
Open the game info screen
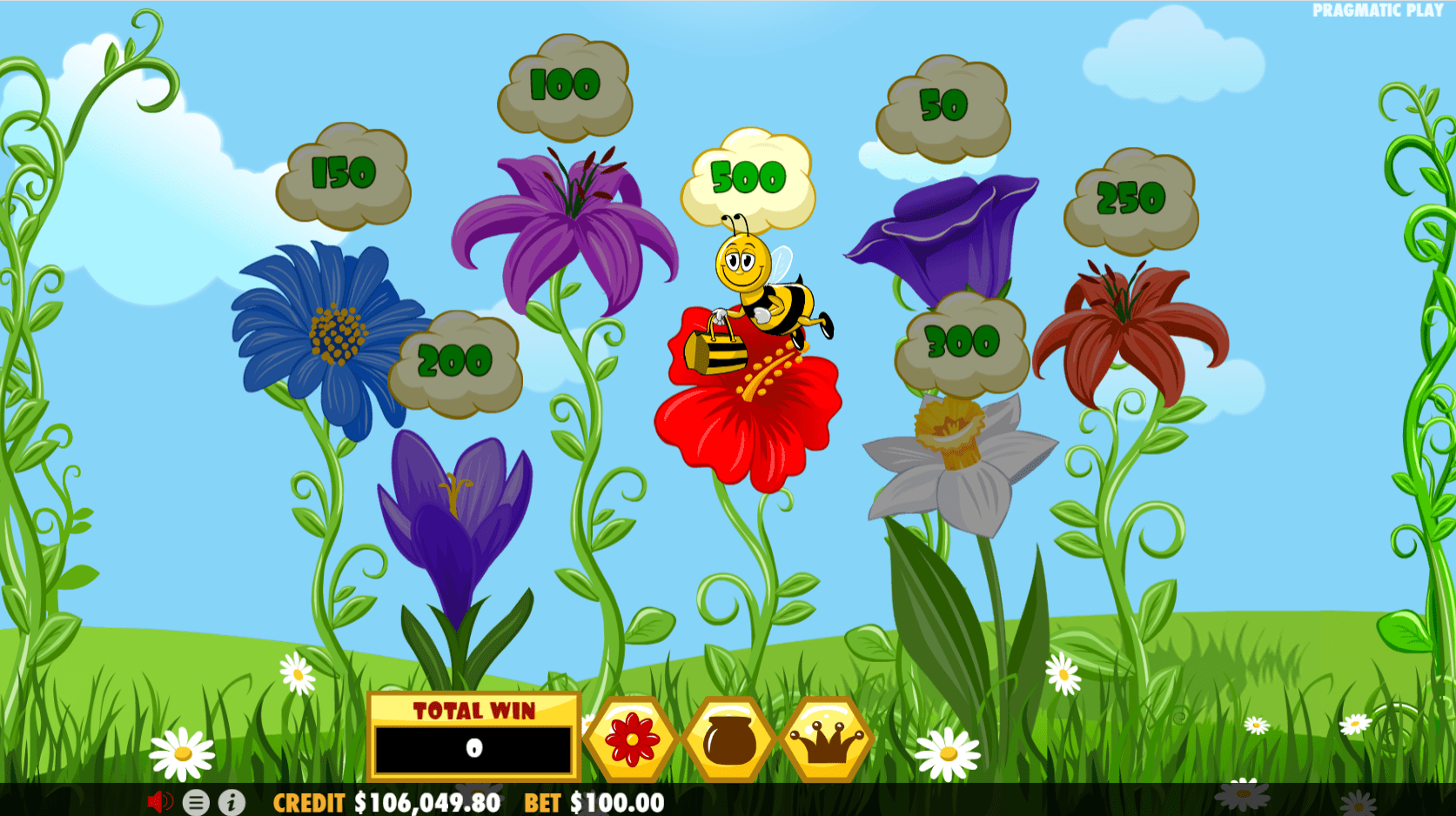click(230, 803)
